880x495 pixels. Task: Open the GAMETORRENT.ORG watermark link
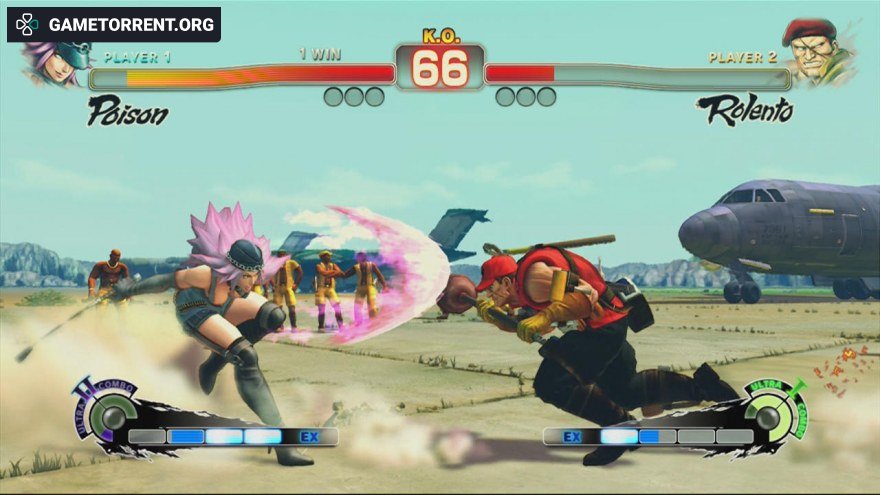click(x=114, y=24)
